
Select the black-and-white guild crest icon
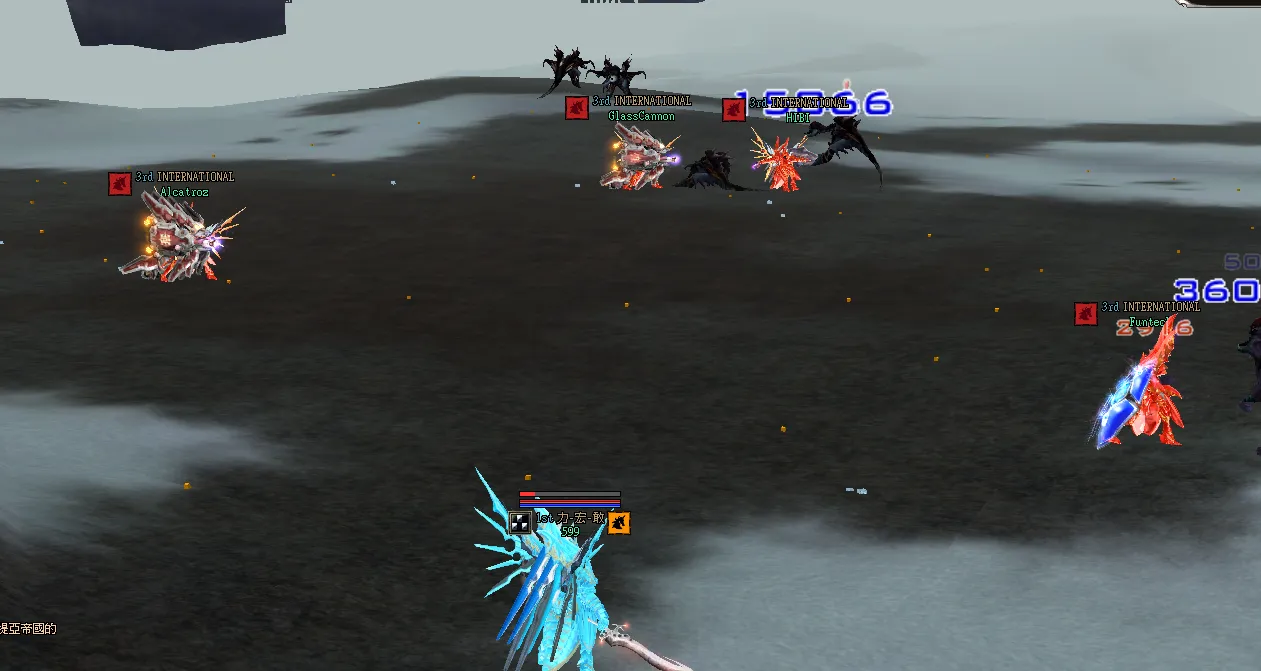(x=520, y=522)
